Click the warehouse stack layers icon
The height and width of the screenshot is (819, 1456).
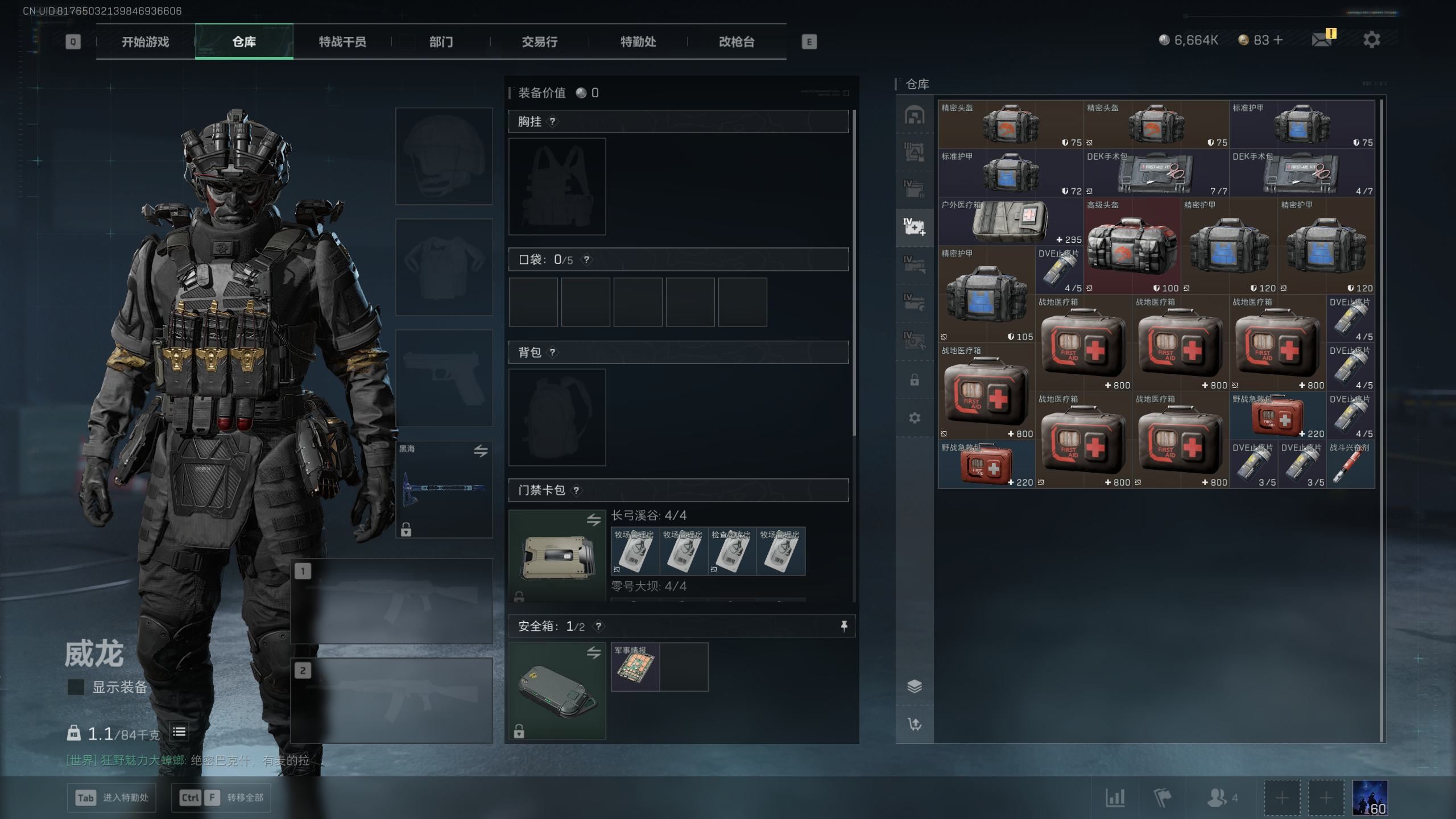[915, 686]
